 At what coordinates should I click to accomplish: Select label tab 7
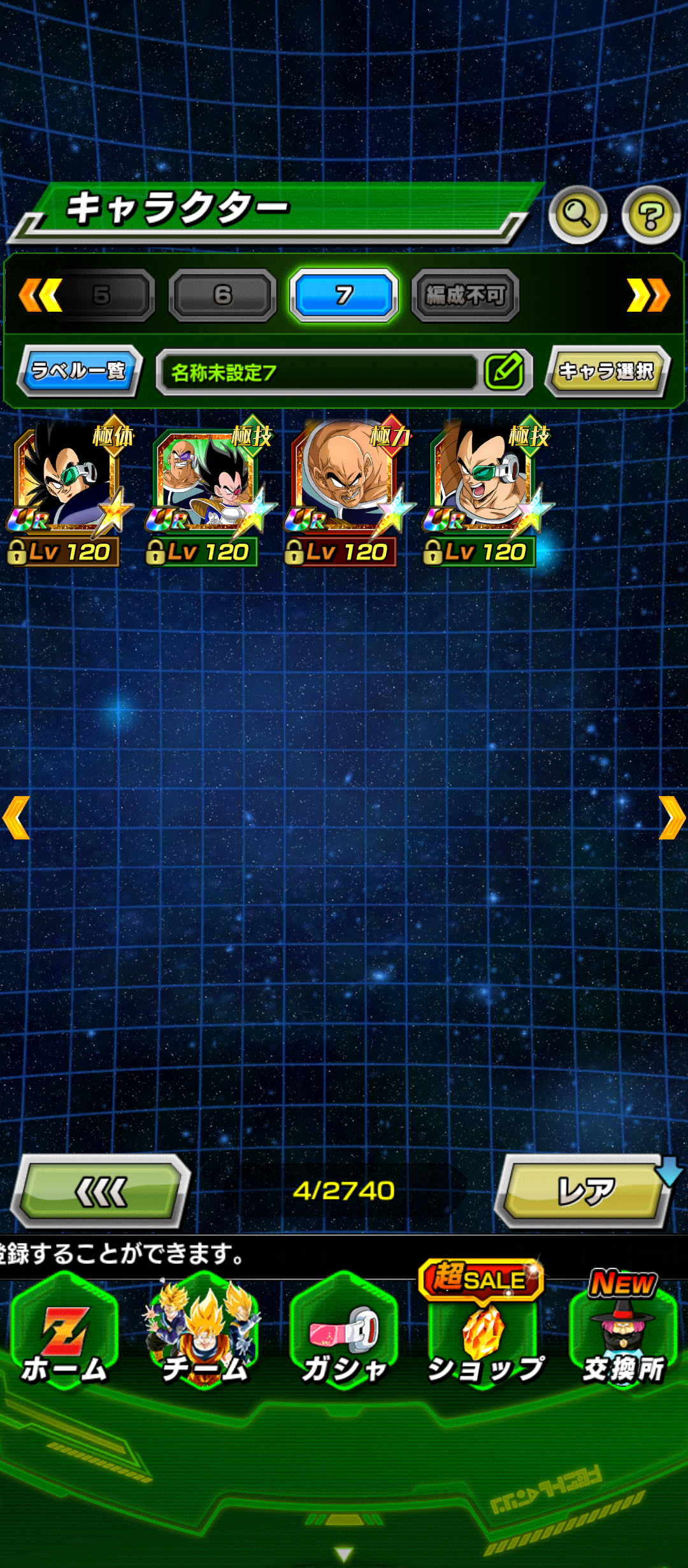coord(344,294)
